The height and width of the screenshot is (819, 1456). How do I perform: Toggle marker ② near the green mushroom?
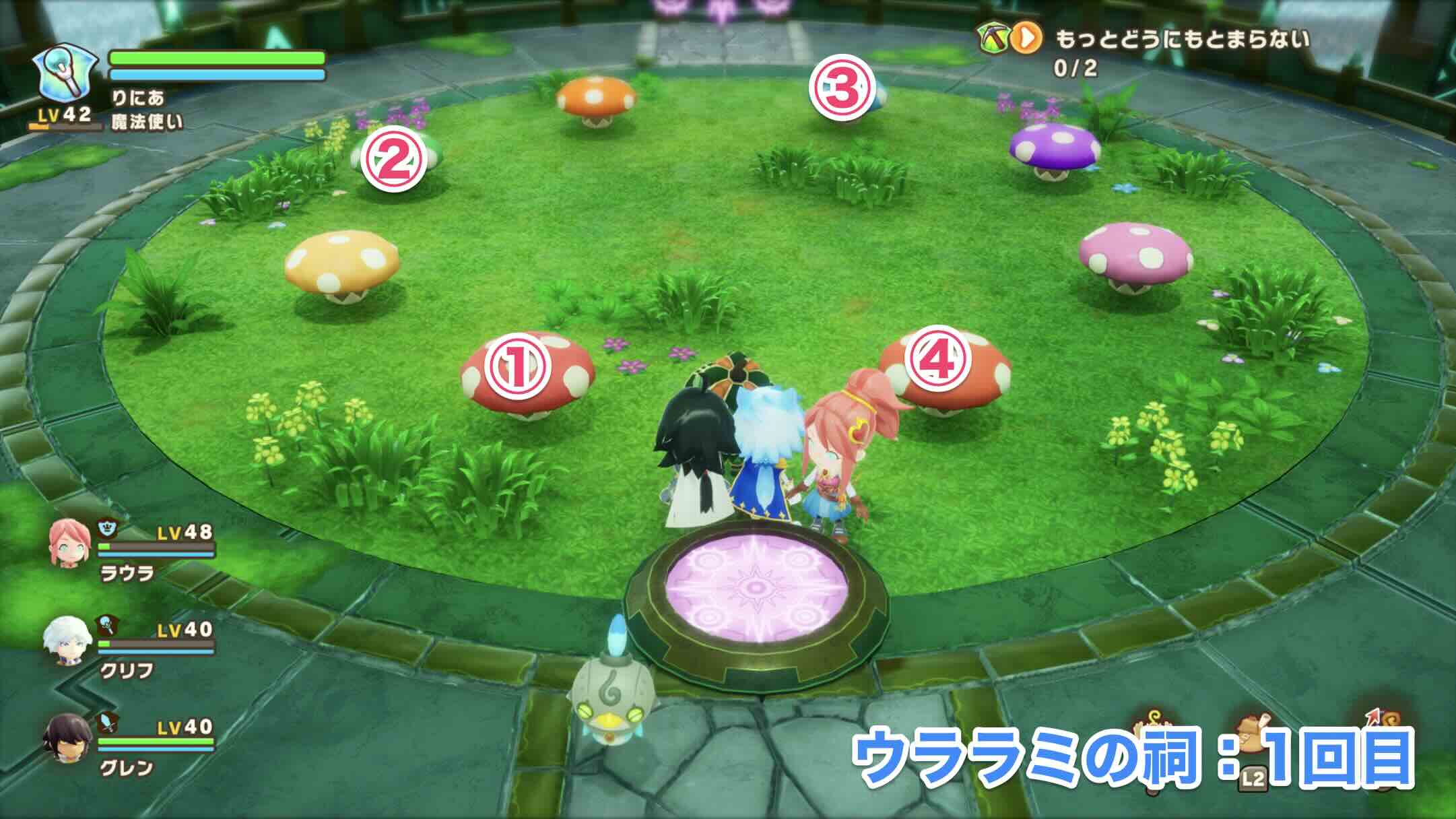(393, 159)
